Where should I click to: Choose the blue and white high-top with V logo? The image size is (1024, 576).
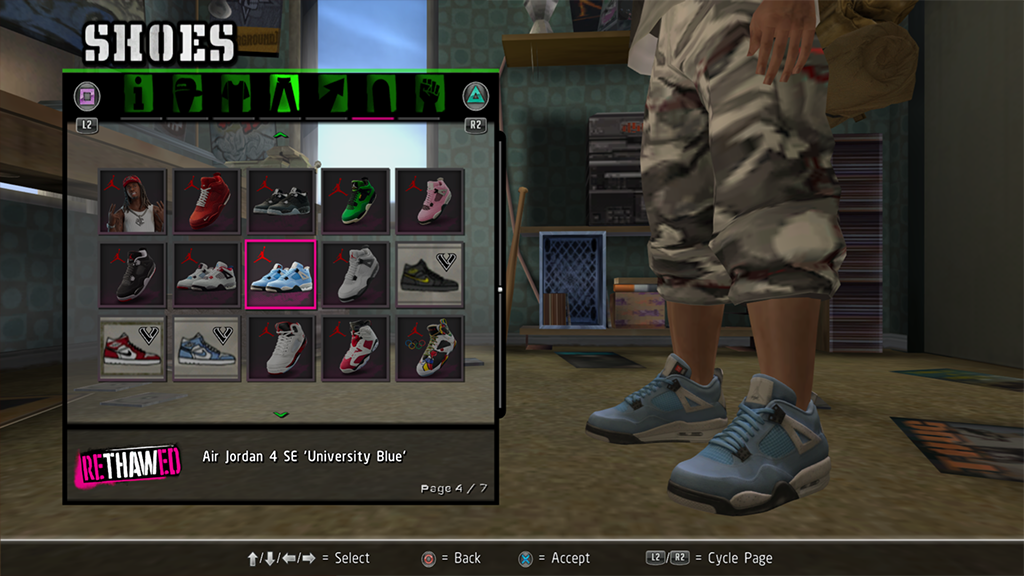coord(206,347)
